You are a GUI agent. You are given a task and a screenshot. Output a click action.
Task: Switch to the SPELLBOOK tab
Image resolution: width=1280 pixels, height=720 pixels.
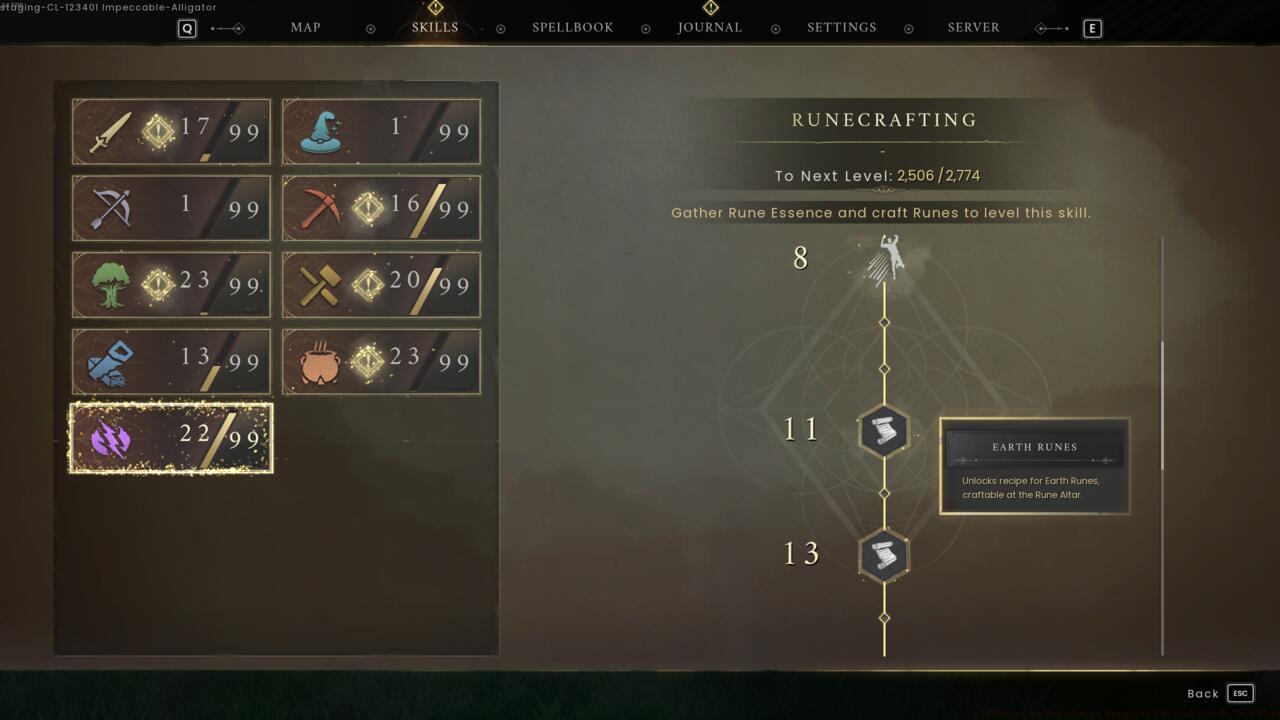(x=572, y=27)
